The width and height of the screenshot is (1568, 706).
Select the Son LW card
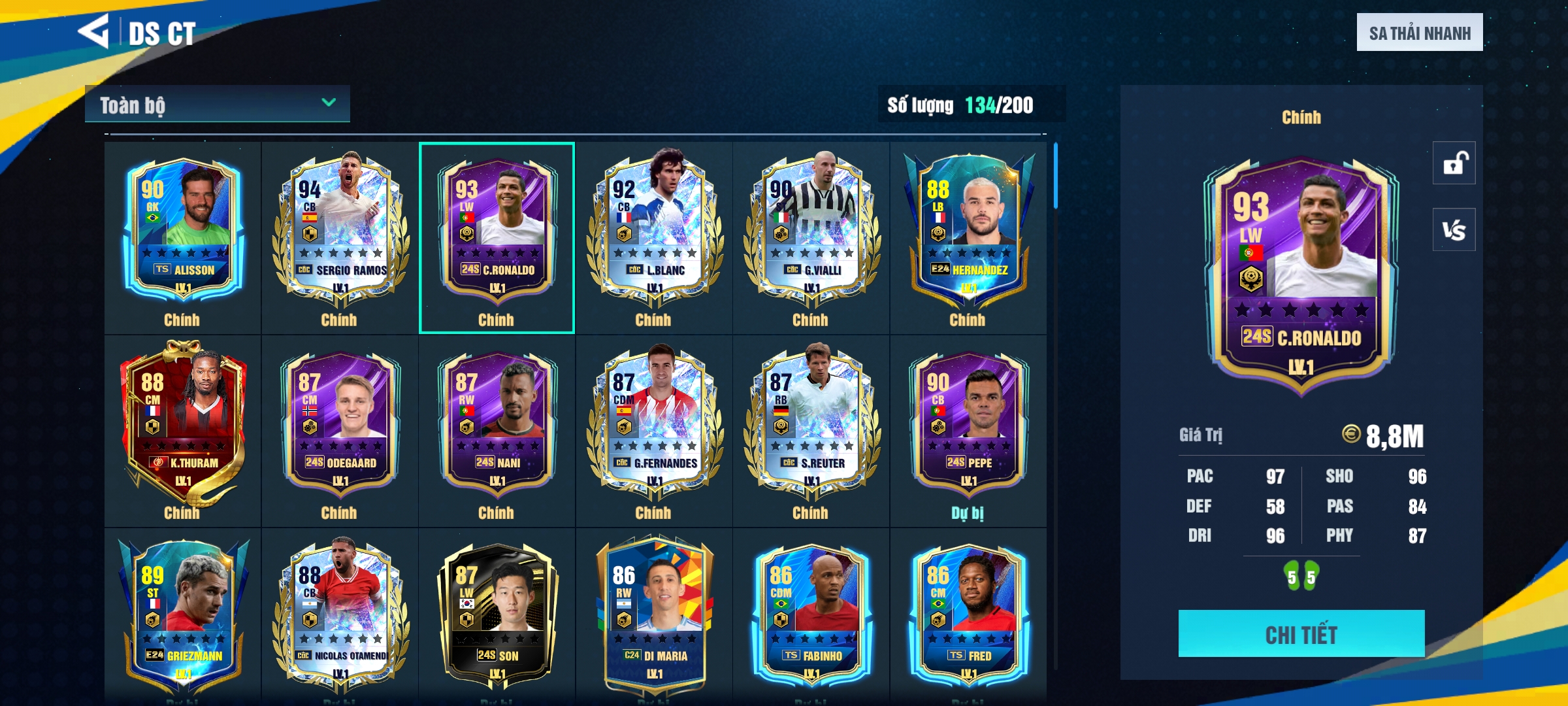pyautogui.click(x=497, y=614)
